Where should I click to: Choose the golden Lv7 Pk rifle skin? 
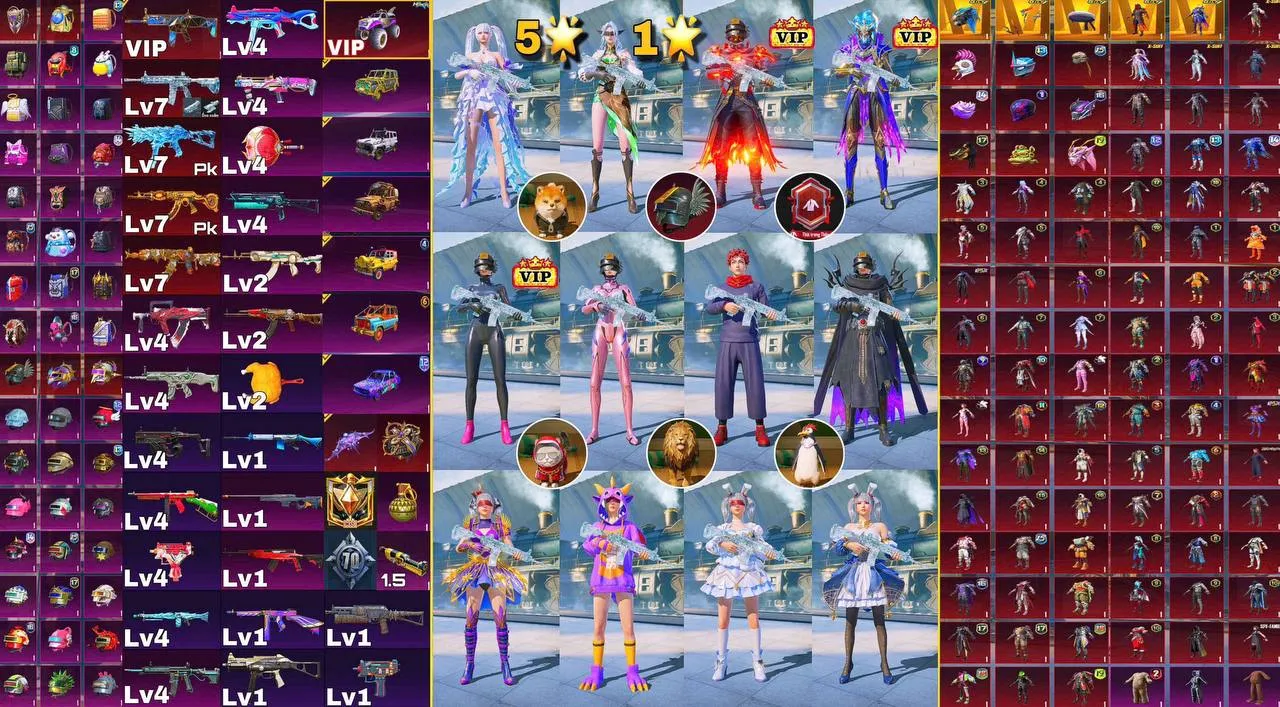170,205
